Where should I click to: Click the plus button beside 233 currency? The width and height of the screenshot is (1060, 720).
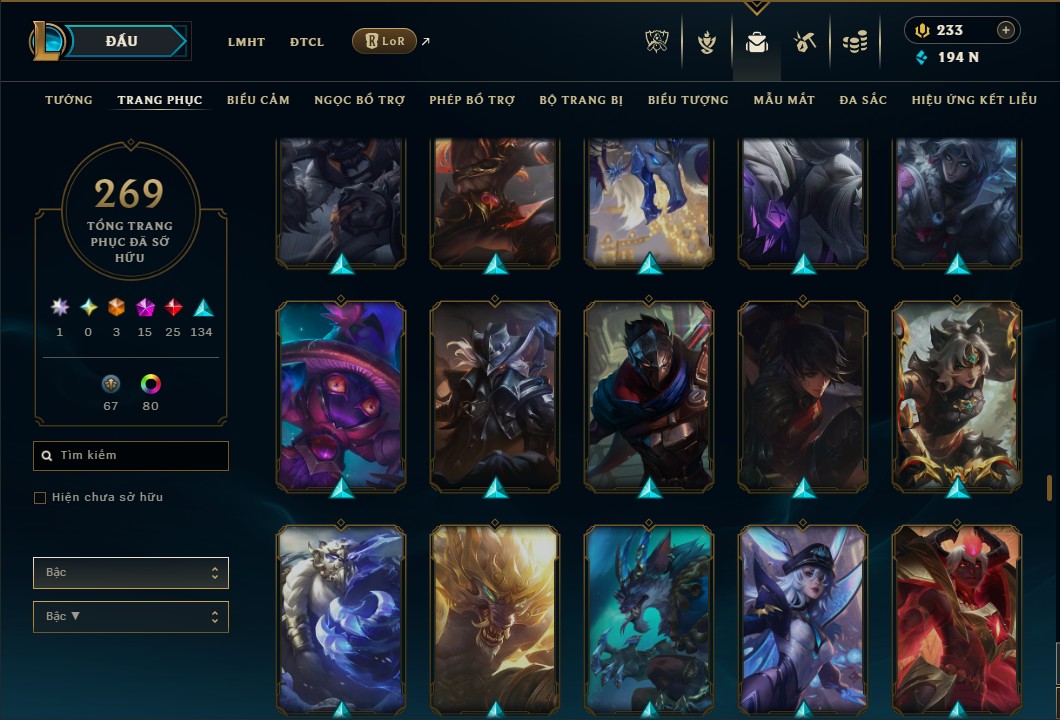click(x=1005, y=30)
